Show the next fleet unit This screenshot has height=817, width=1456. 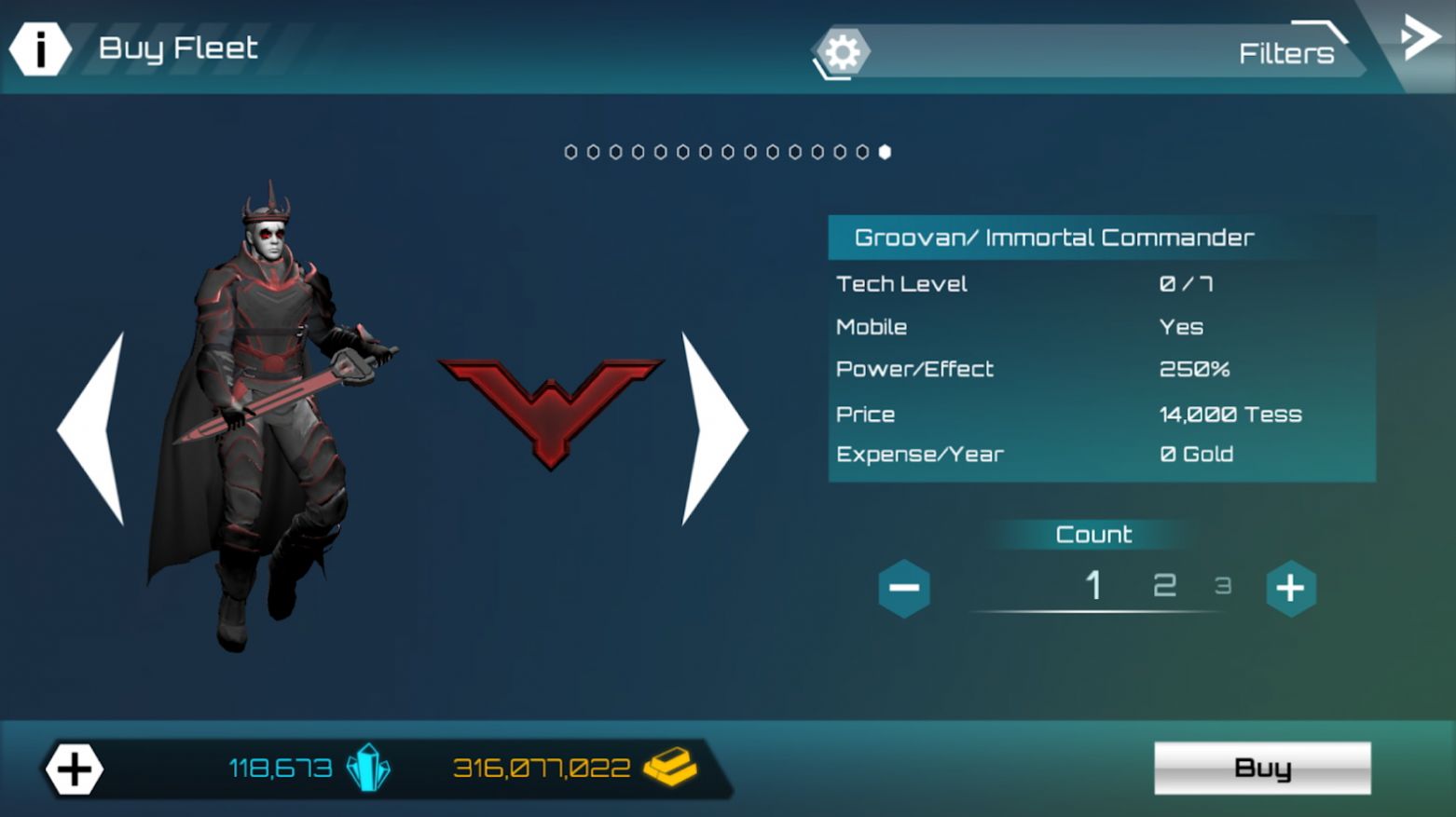coord(713,429)
